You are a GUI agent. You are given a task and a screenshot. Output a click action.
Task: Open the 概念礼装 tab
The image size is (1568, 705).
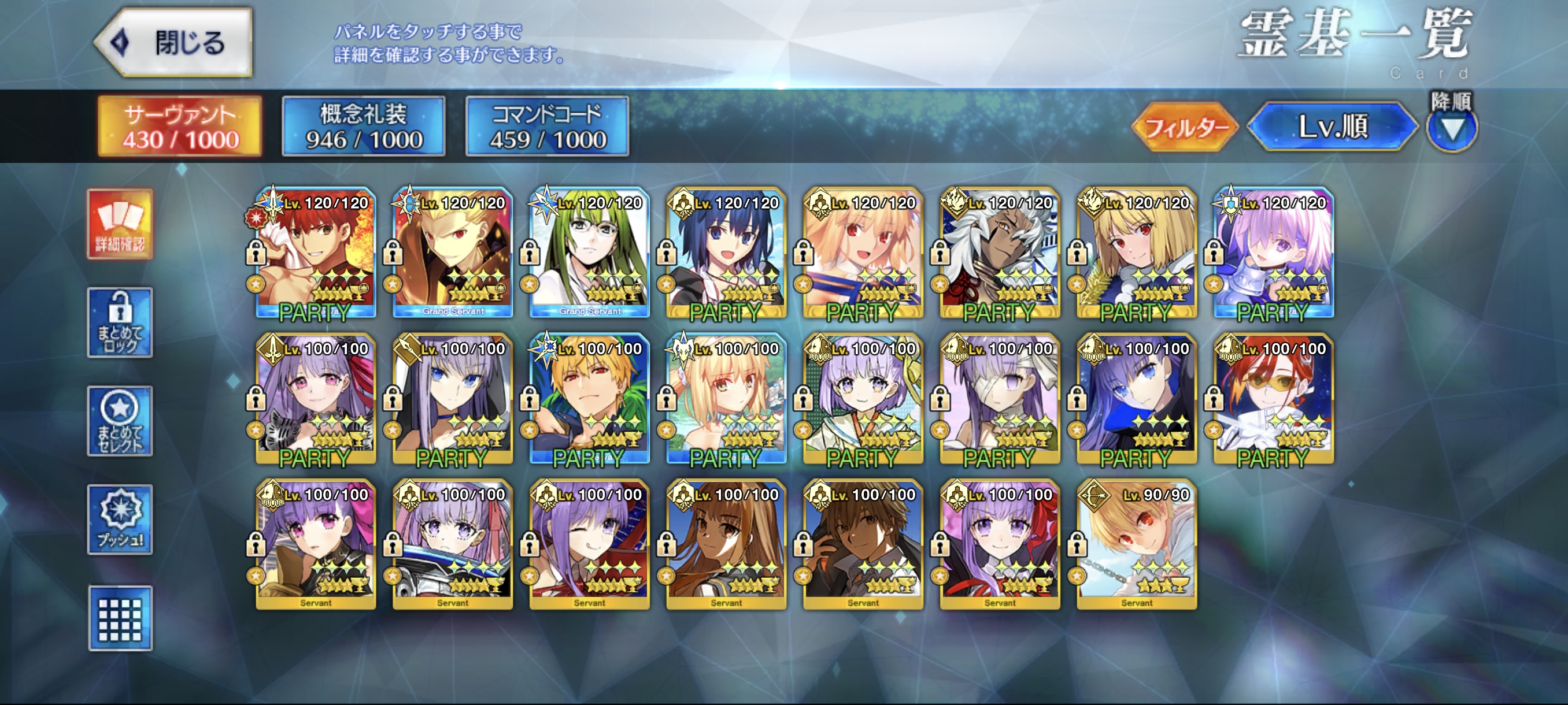pyautogui.click(x=364, y=127)
